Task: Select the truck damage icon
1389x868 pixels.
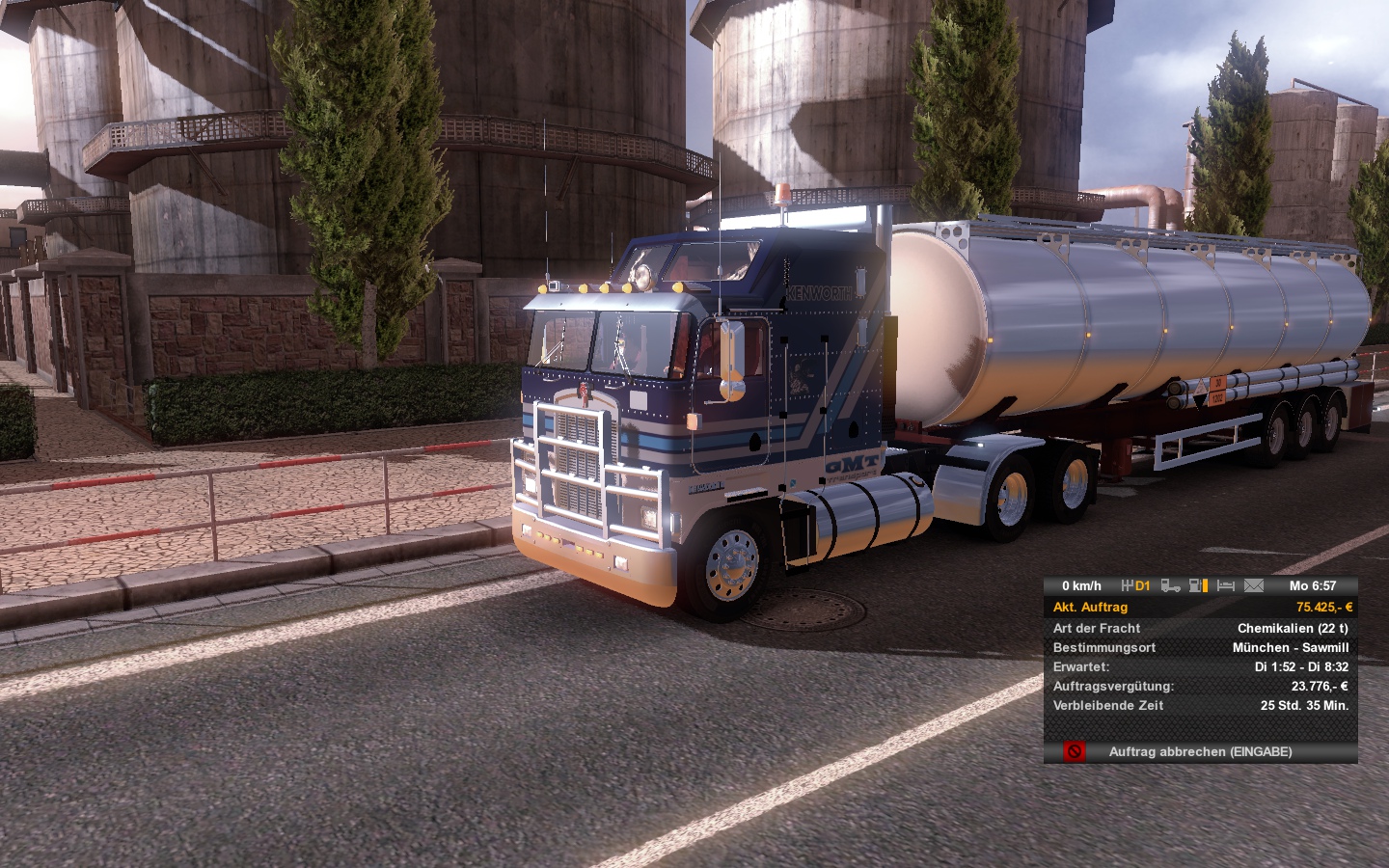Action: [x=1170, y=585]
